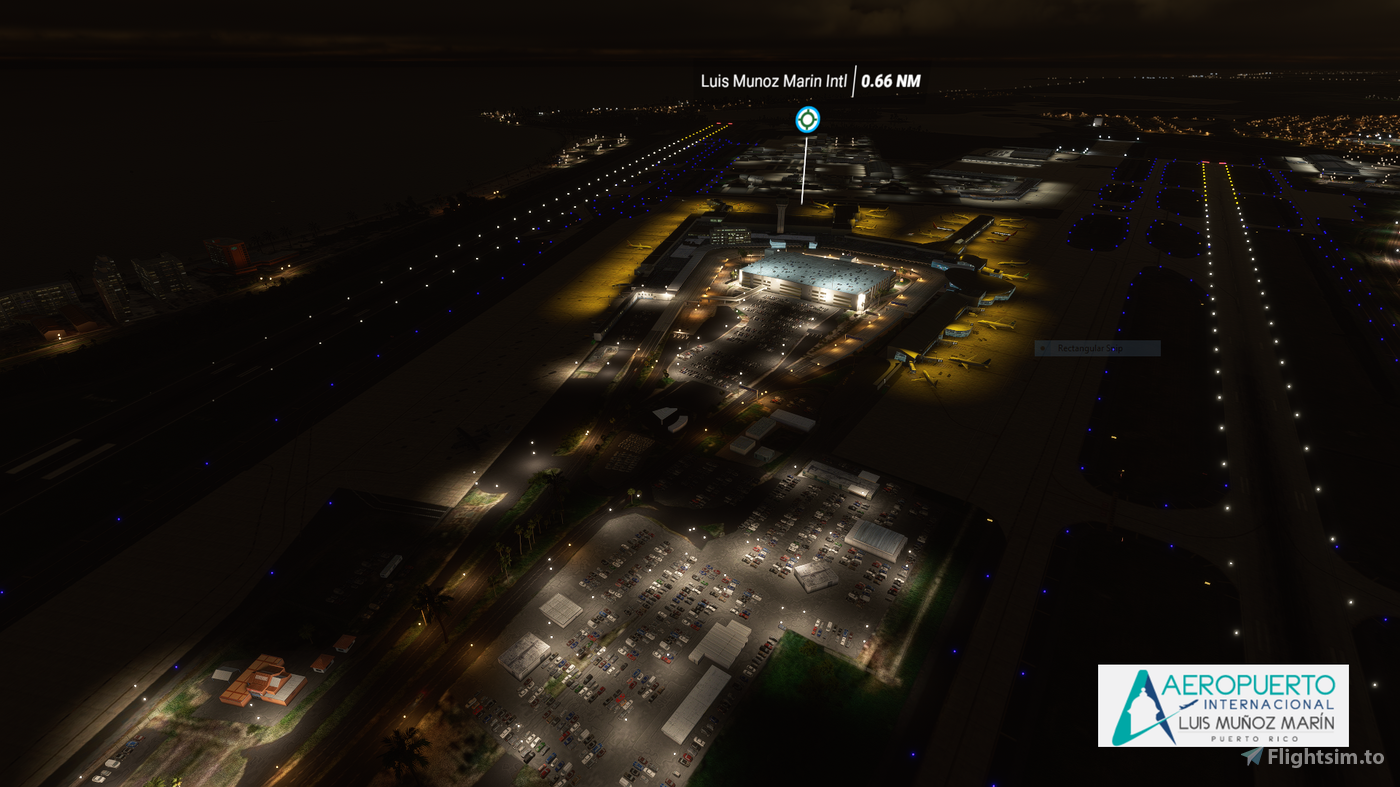This screenshot has width=1400, height=787.
Task: Click the Luis Munoz Marin Intl label
Action: coord(772,81)
